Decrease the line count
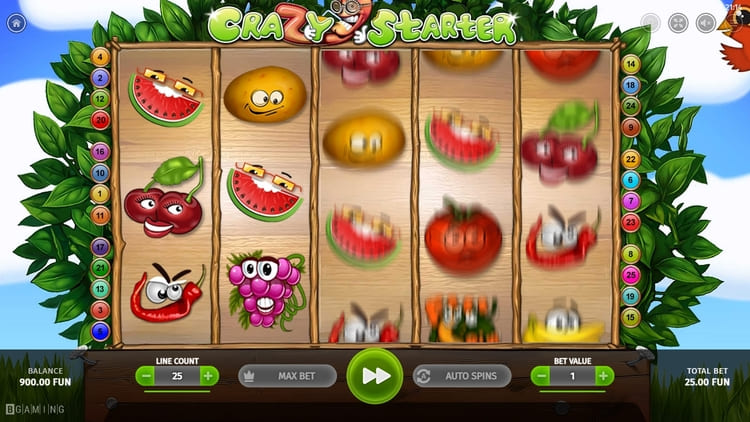750x422 pixels. click(146, 376)
